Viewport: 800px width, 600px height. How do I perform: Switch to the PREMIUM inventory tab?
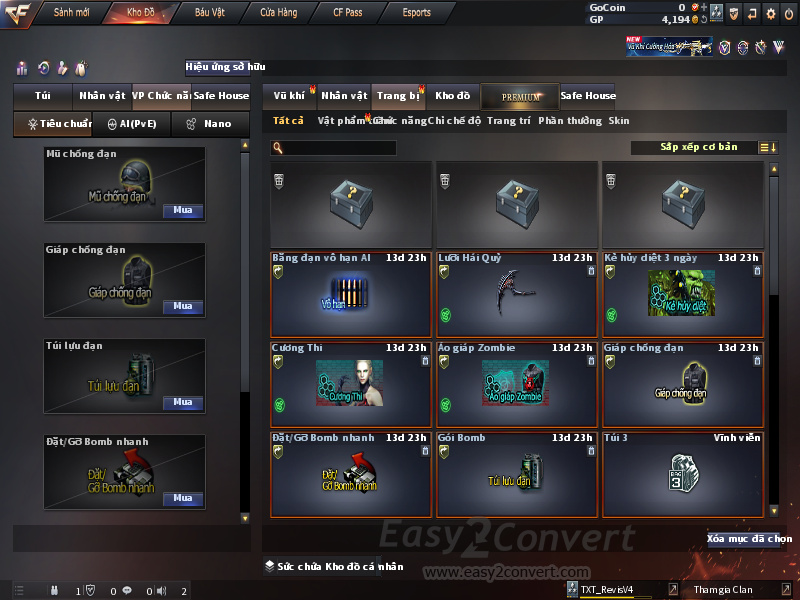tap(520, 97)
